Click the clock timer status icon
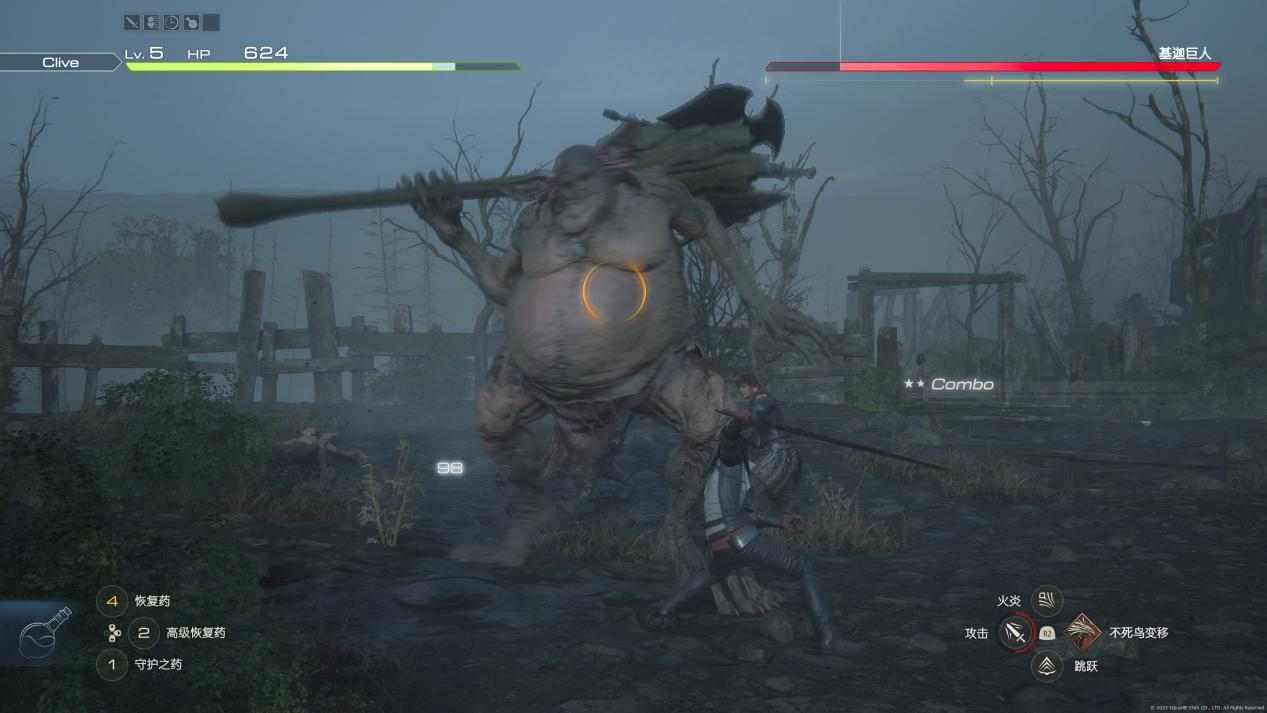Screen dimensions: 1267x713 click(171, 22)
